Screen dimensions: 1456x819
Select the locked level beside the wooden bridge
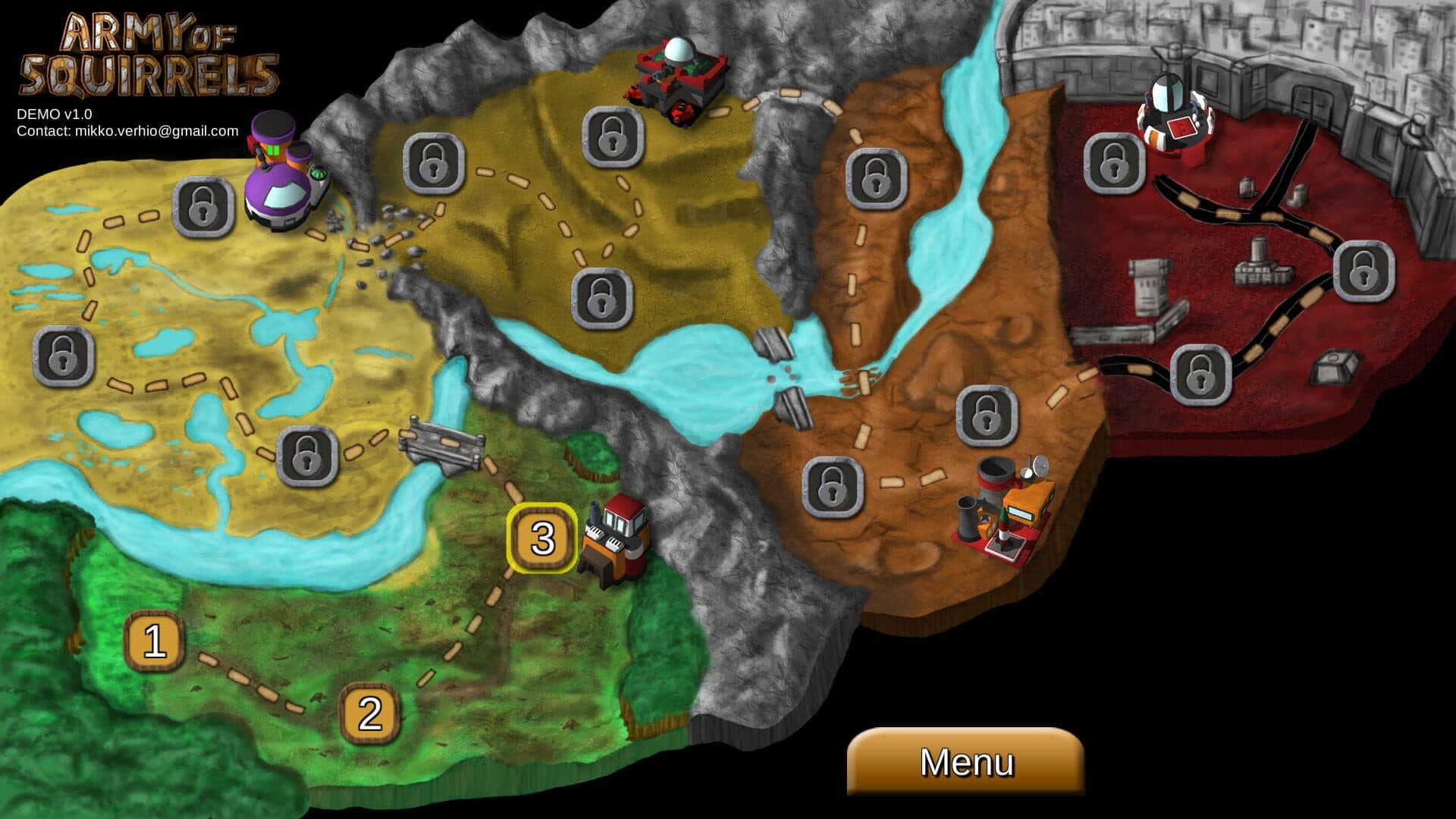coord(306,456)
